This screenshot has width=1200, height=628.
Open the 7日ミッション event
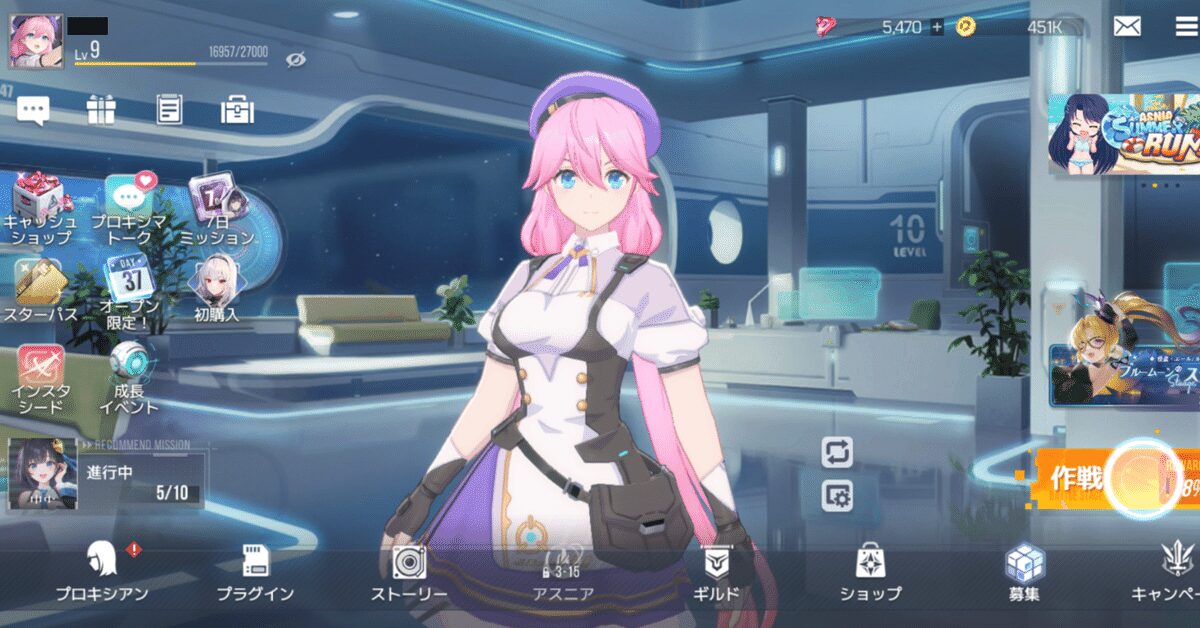[x=216, y=209]
